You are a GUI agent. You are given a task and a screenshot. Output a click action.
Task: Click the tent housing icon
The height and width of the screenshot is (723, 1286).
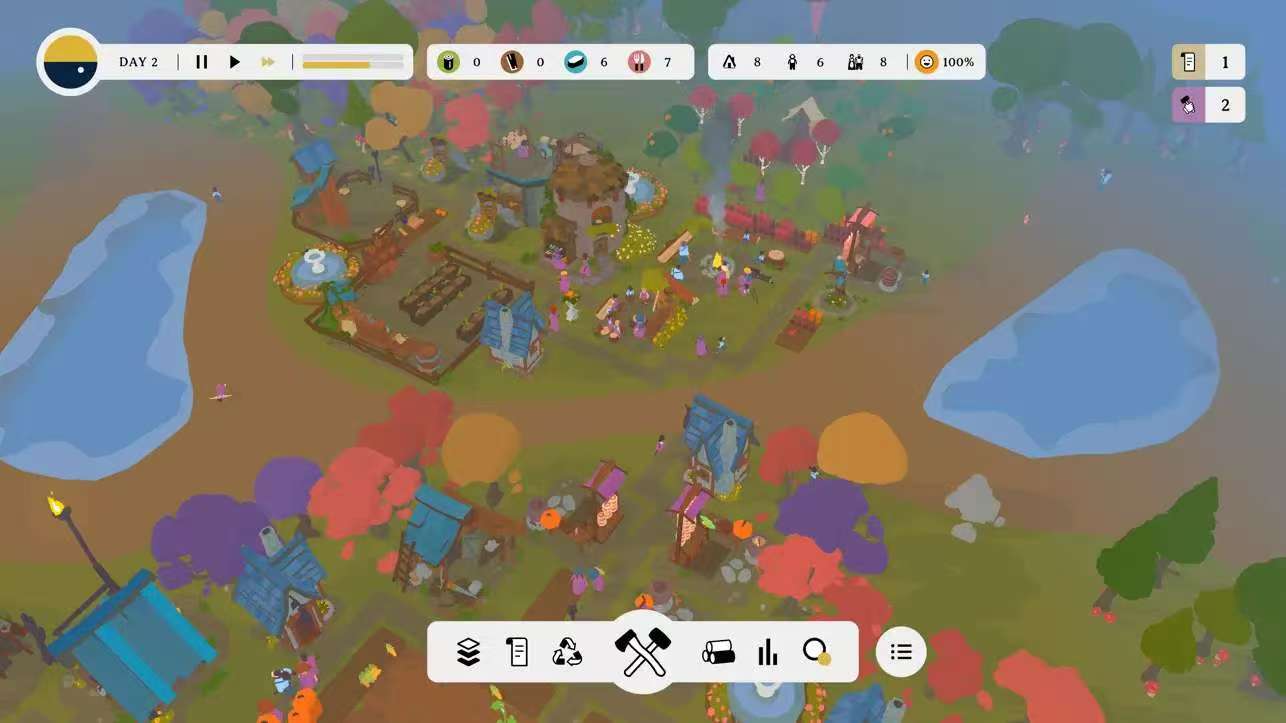pos(729,62)
